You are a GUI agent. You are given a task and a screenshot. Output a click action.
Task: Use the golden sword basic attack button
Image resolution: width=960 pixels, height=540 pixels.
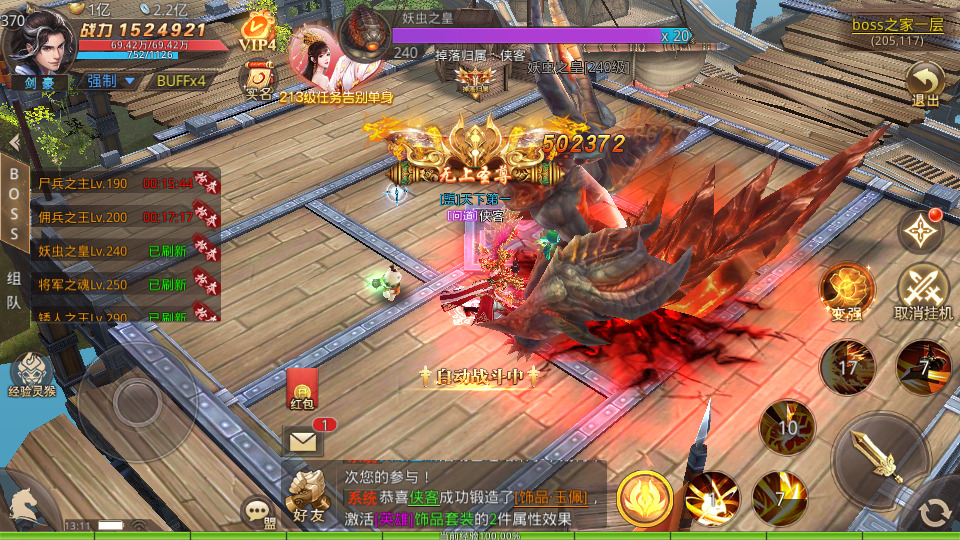(880, 460)
